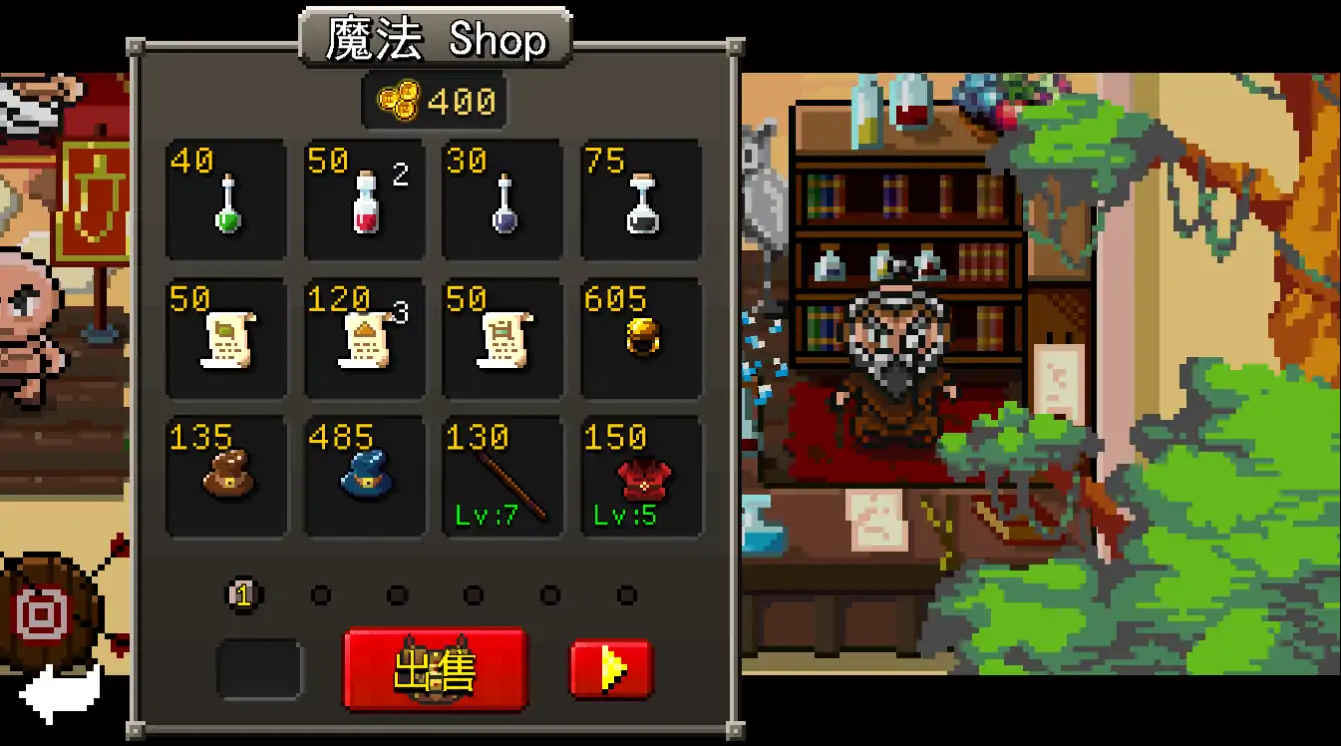This screenshot has height=746, width=1341.
Task: Select the white potion priced 75
Action: (640, 200)
